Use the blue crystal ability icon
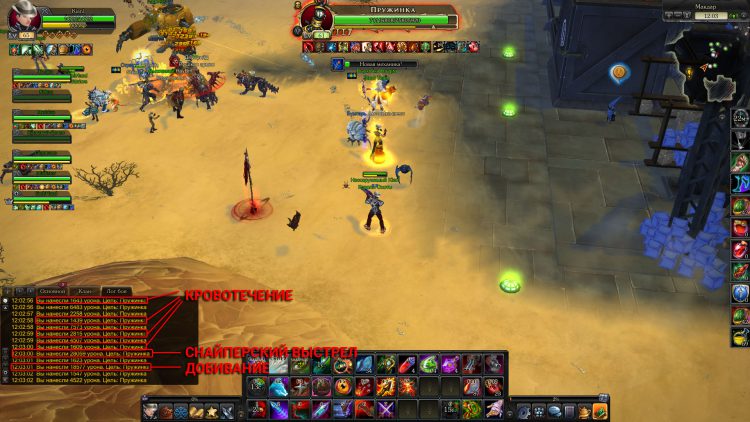750x422 pixels. click(x=363, y=365)
